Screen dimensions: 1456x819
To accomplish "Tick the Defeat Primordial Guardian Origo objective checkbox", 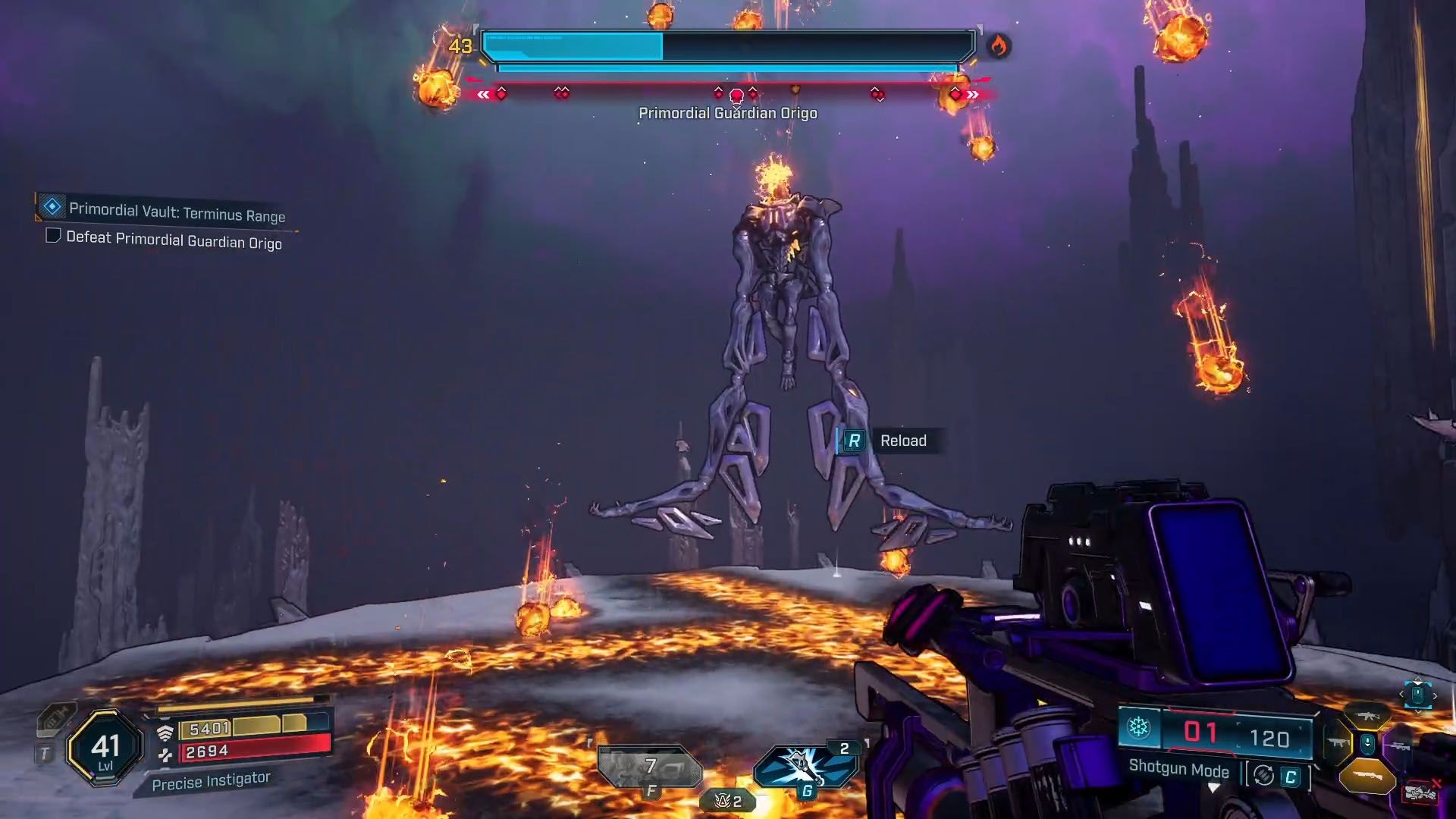I will [53, 236].
